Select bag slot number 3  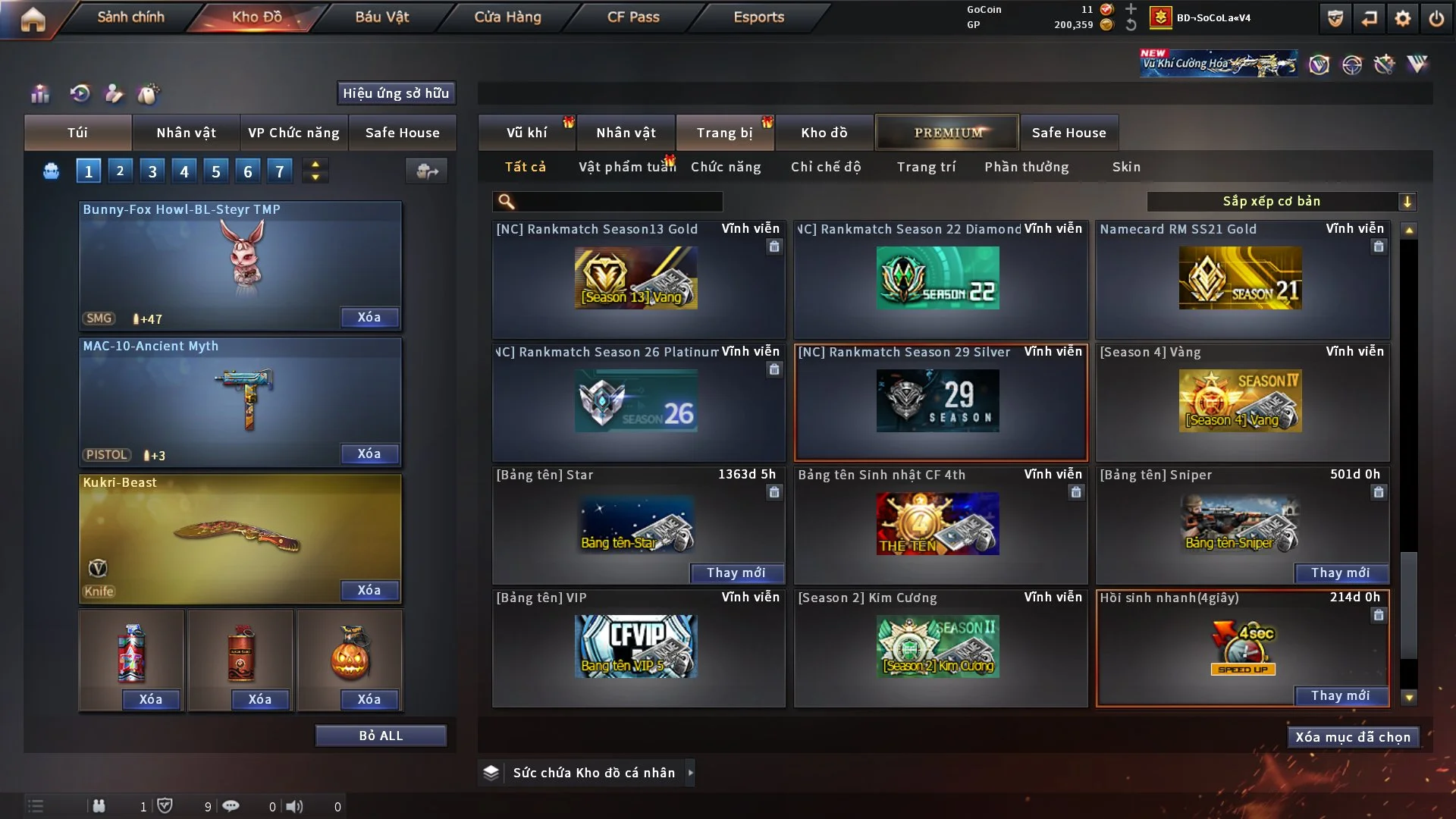point(152,171)
